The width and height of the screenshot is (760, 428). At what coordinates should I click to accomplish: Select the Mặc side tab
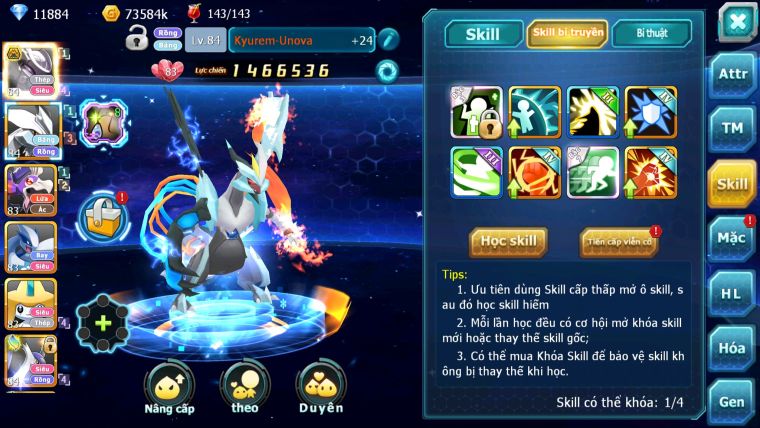tap(732, 238)
